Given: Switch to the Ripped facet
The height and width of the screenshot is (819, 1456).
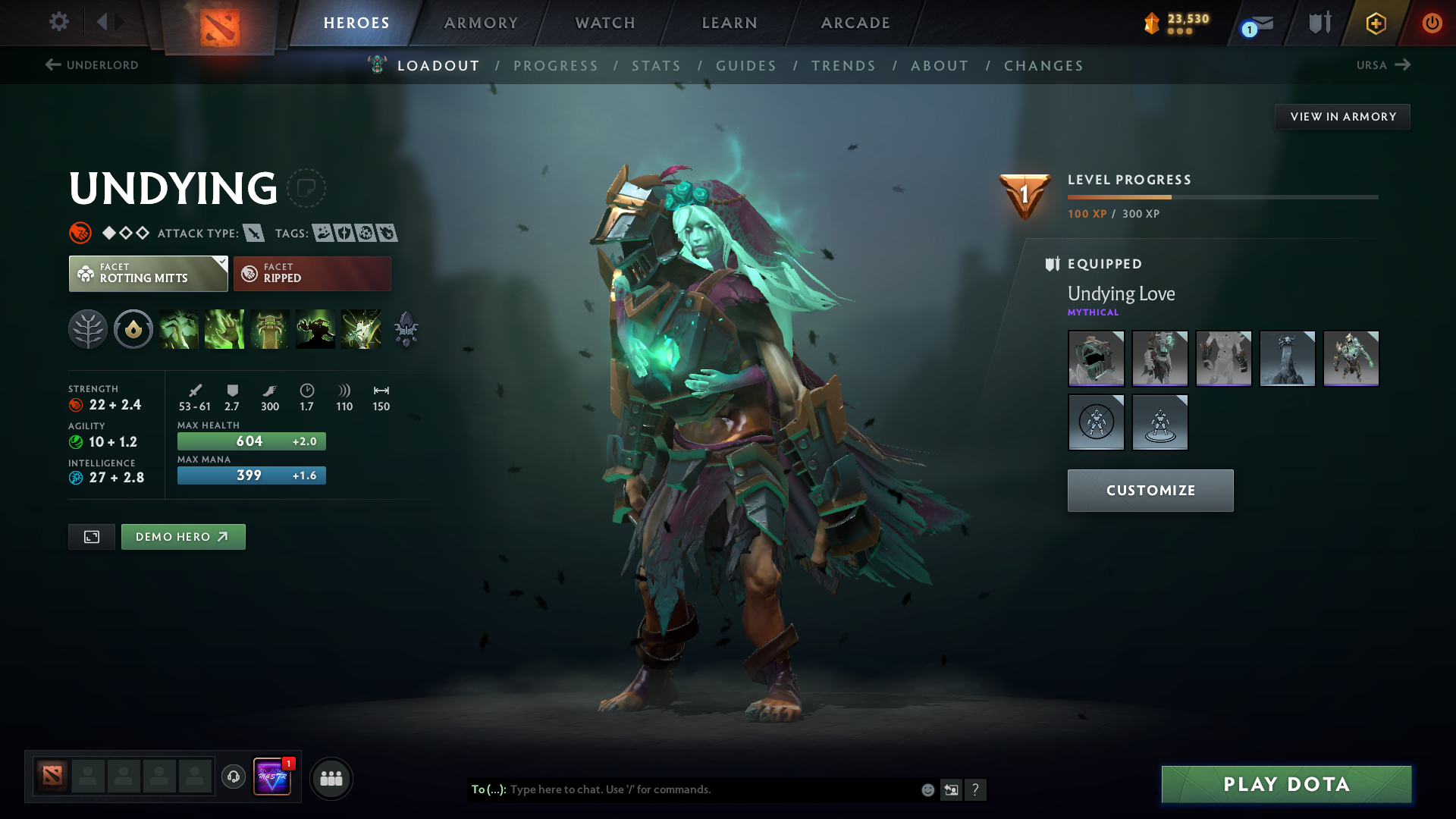Looking at the screenshot, I should point(312,273).
